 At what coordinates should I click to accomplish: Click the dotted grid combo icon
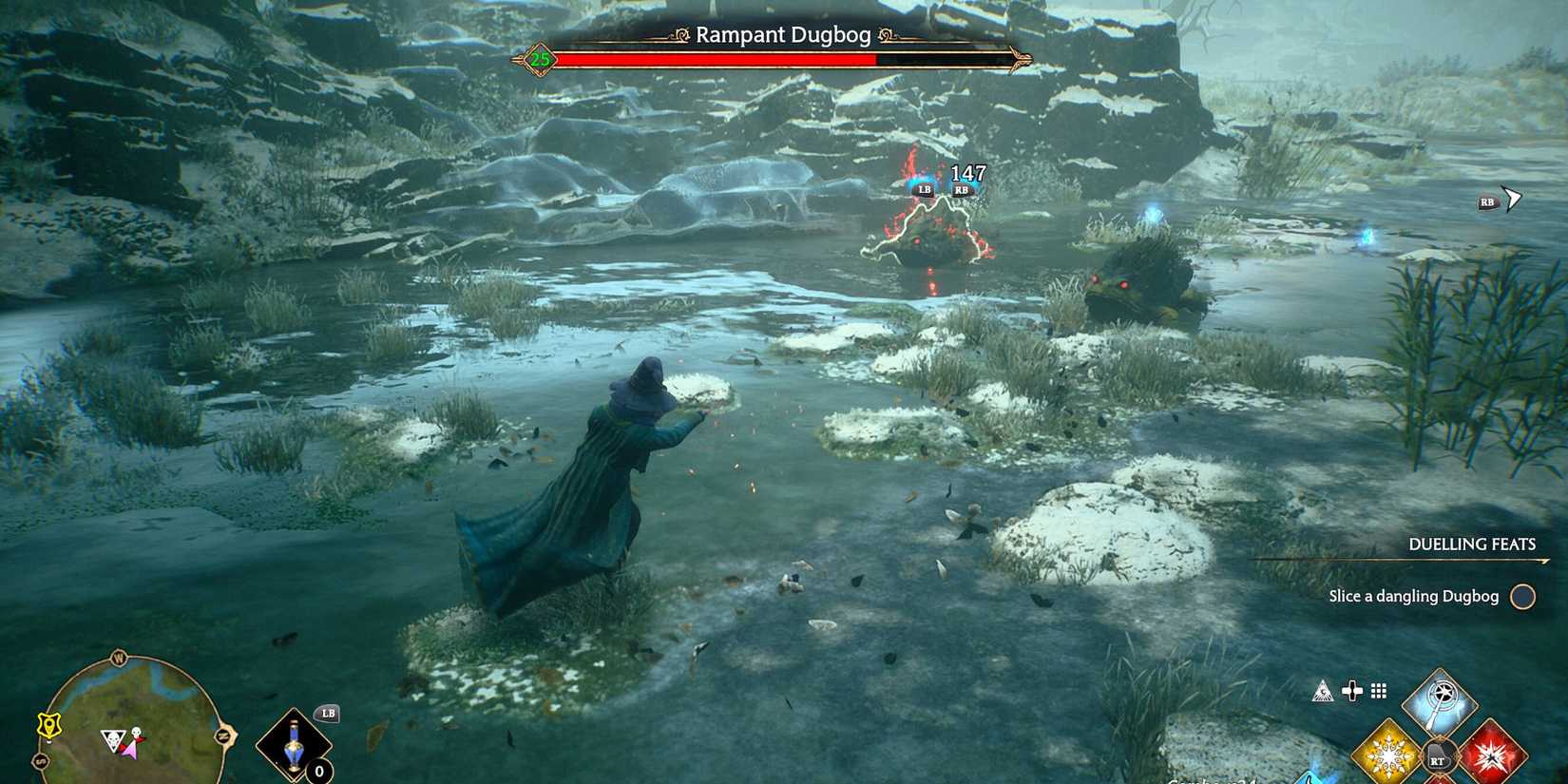(x=1378, y=690)
